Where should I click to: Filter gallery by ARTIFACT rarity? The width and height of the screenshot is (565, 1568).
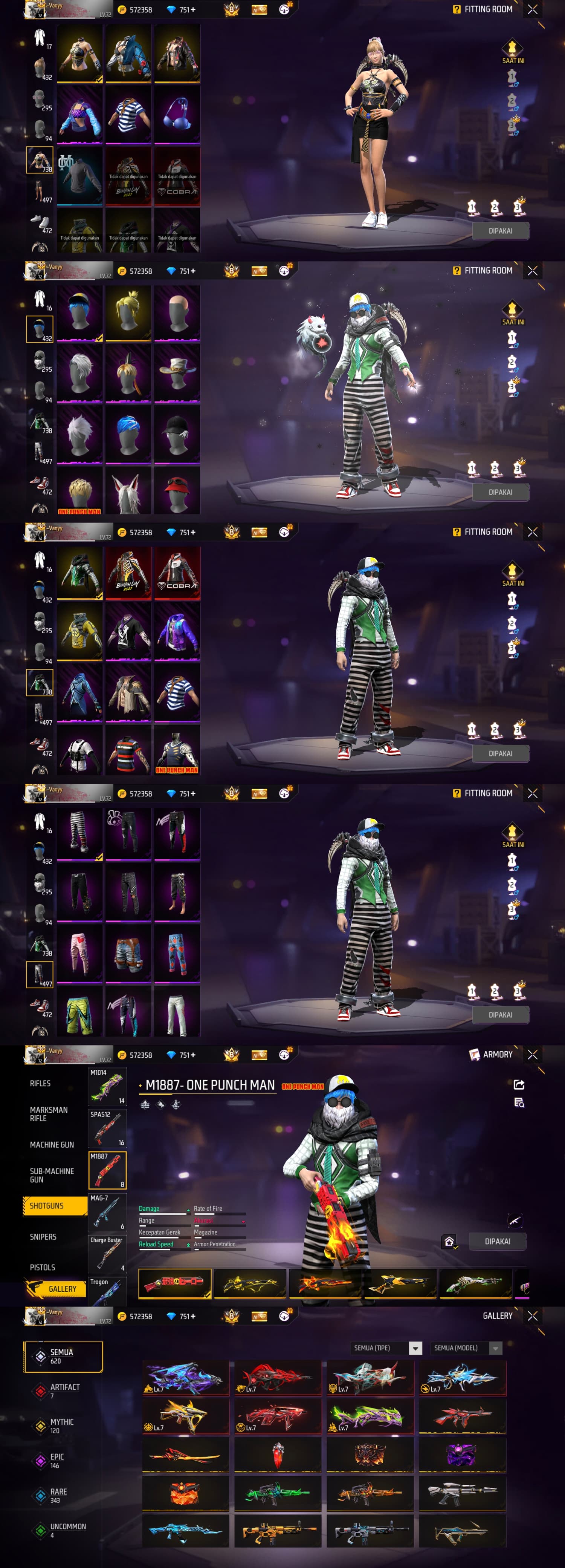click(x=64, y=1390)
